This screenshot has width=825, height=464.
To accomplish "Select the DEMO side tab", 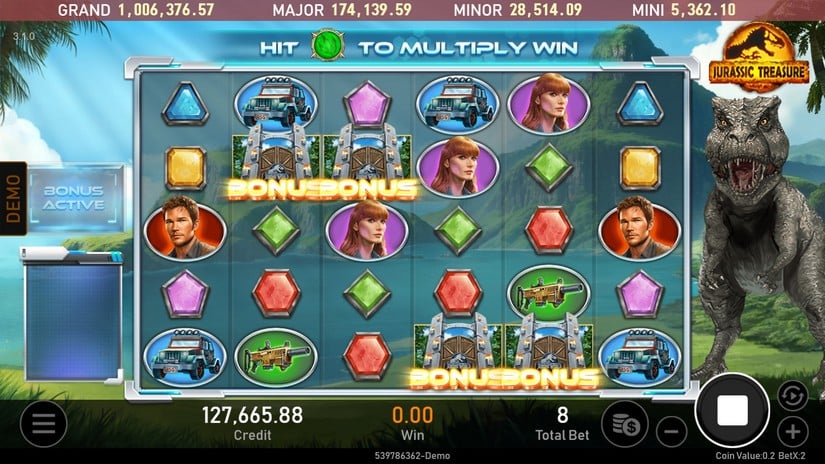I will point(13,198).
